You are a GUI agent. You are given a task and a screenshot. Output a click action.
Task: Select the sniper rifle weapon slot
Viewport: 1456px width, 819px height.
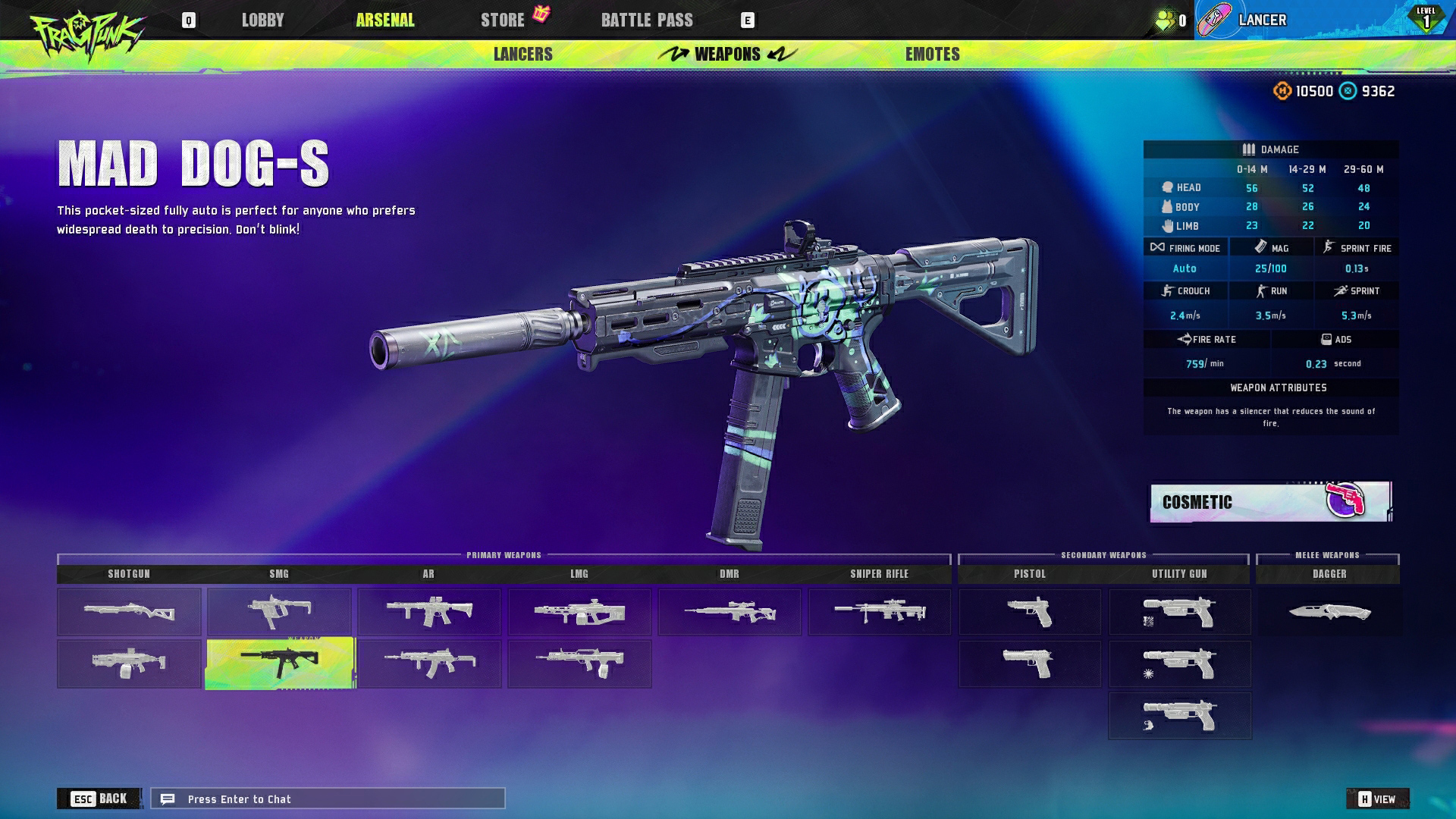[879, 611]
